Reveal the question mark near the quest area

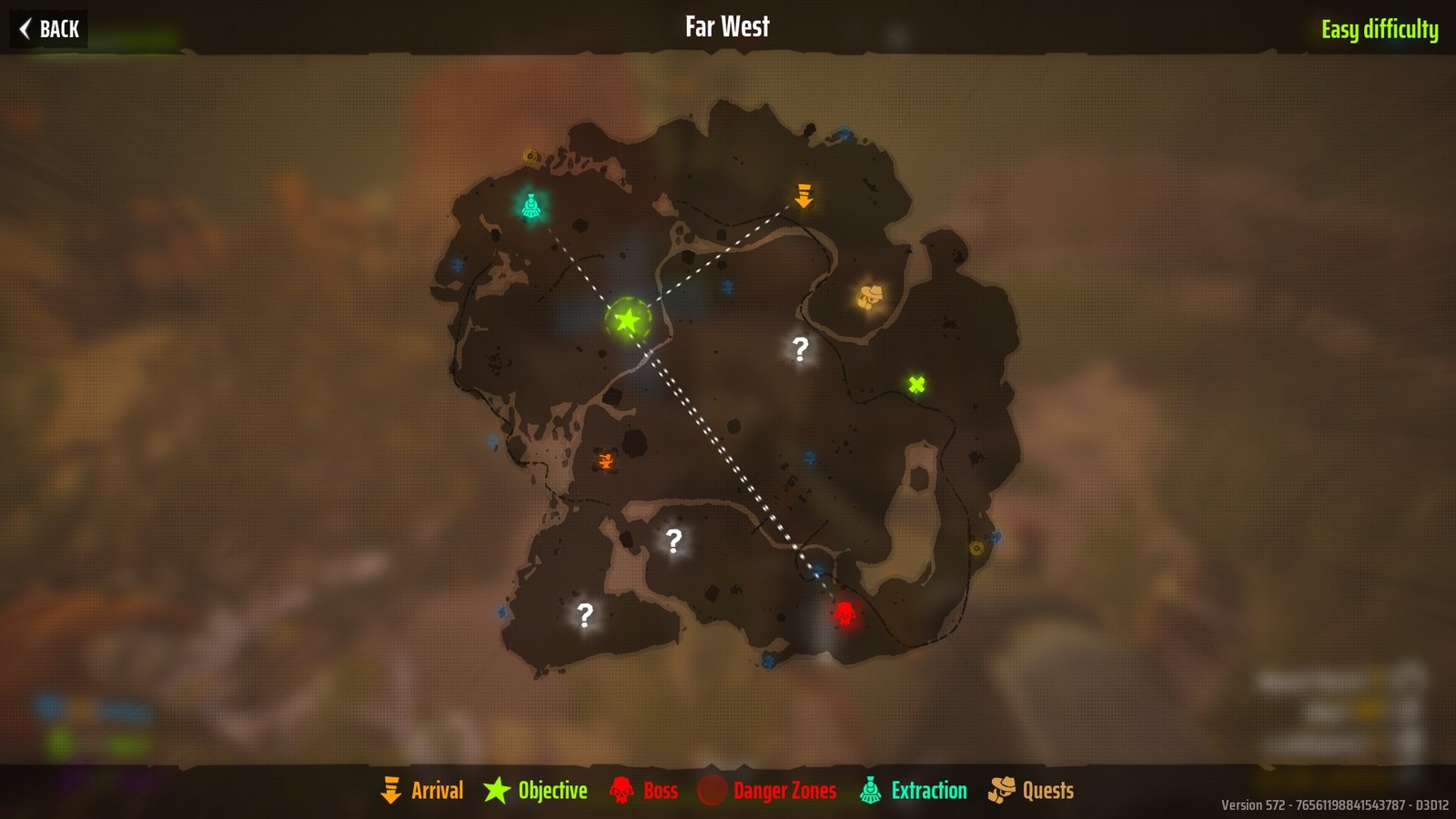pos(799,346)
